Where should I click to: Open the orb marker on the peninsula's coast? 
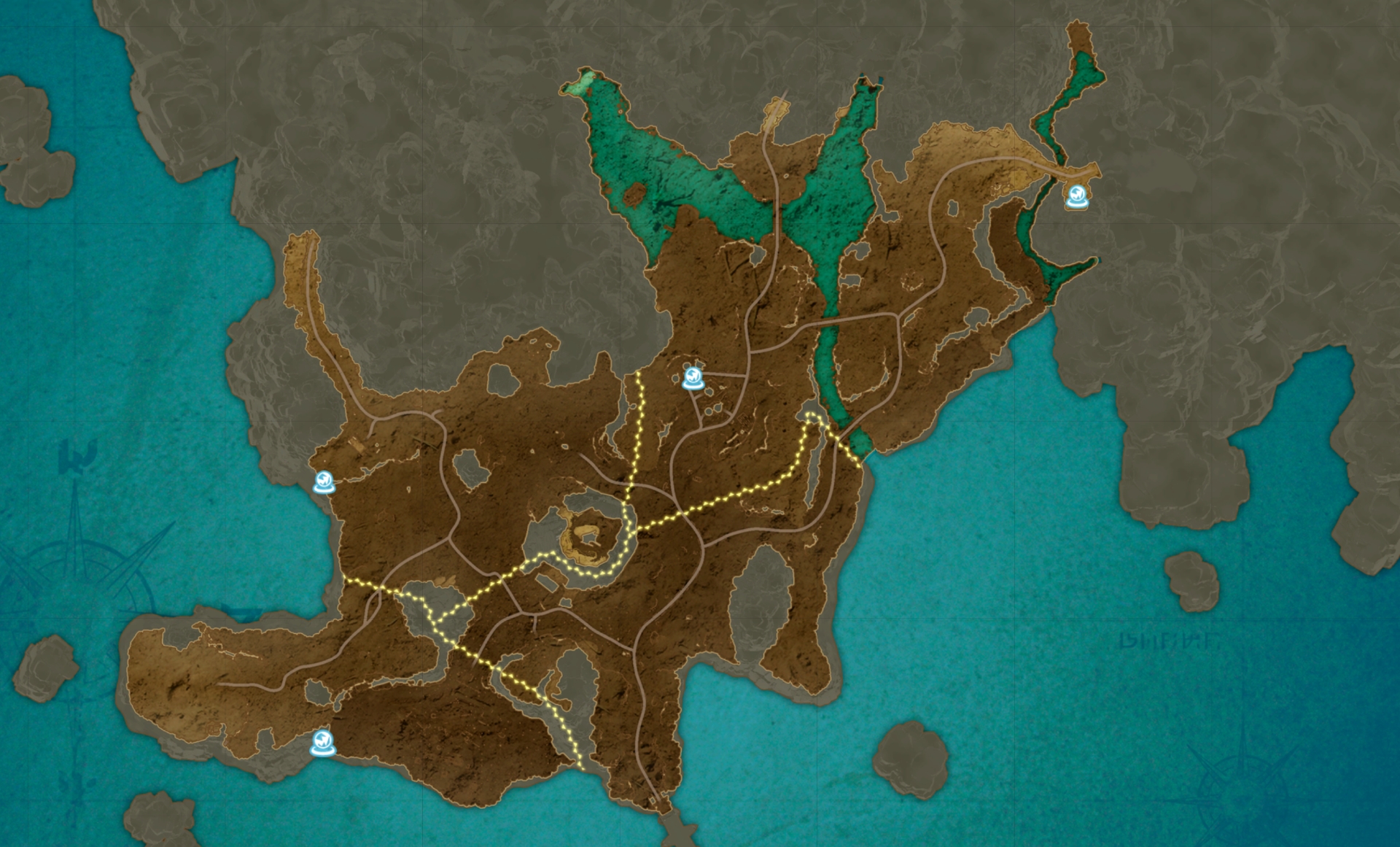tap(322, 743)
